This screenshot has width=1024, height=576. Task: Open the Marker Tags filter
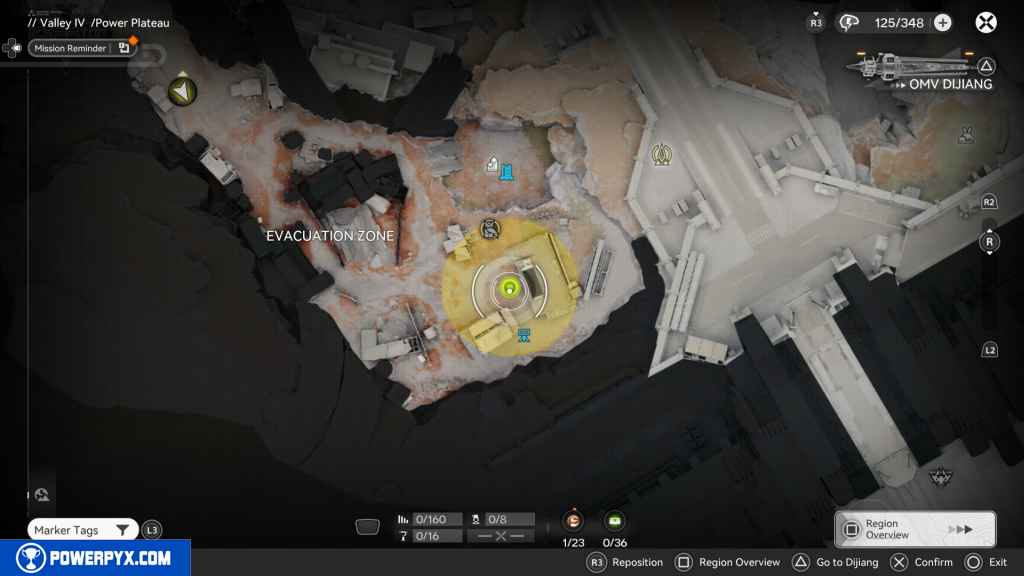(83, 530)
